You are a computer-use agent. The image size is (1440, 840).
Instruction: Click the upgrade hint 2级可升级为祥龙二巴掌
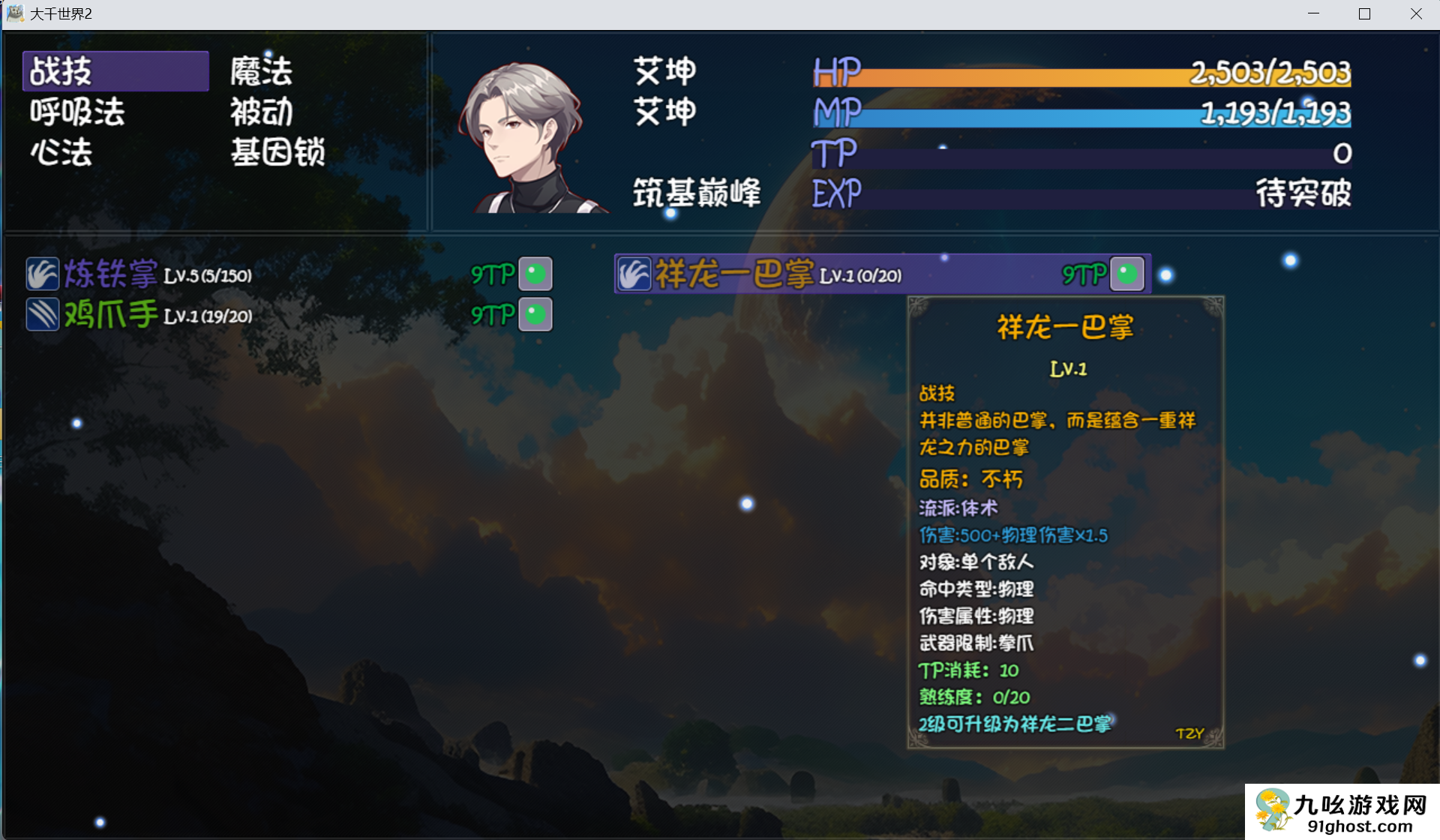[1016, 722]
